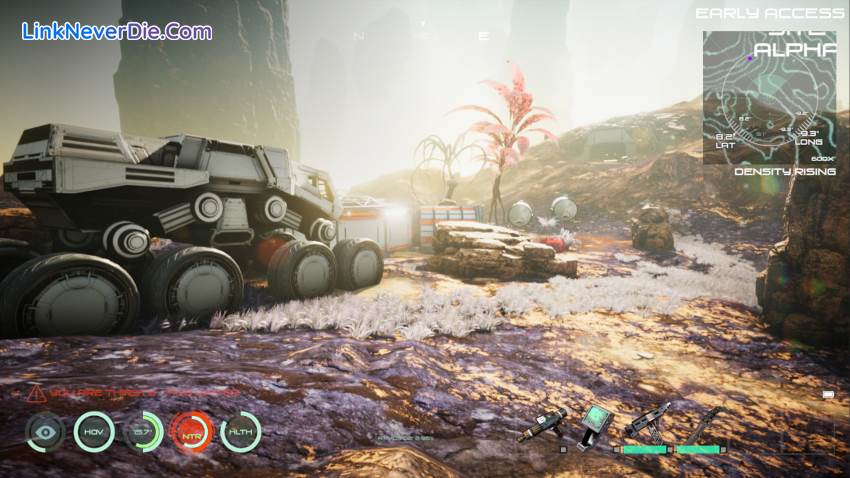This screenshot has height=478, width=850.
Task: Choose the last weapon in the hotbar
Action: [x=699, y=424]
